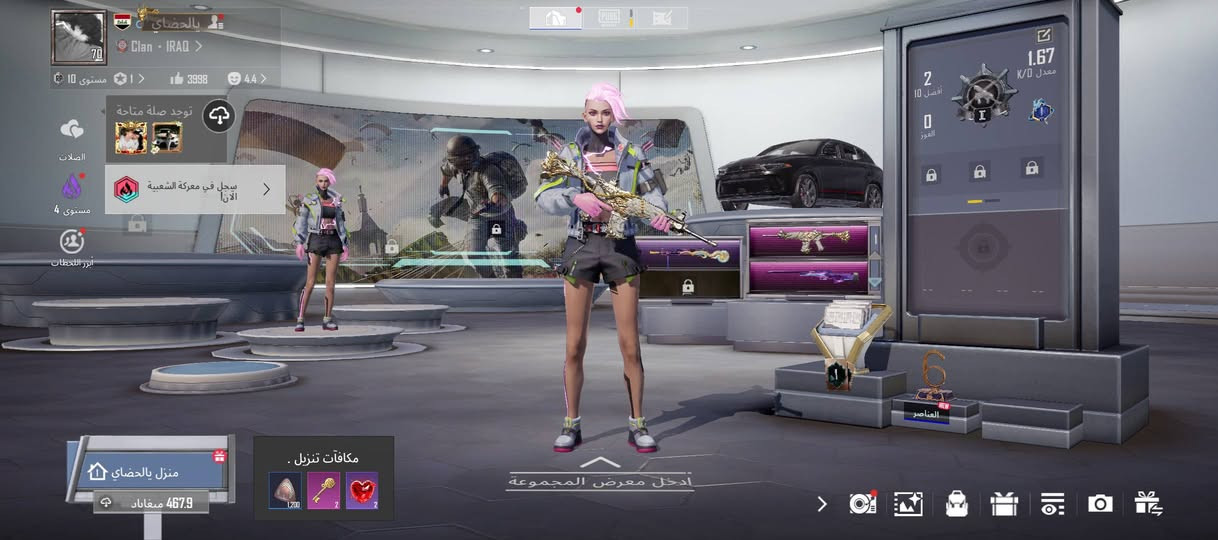Open the purple flame level 4 icon

point(71,187)
